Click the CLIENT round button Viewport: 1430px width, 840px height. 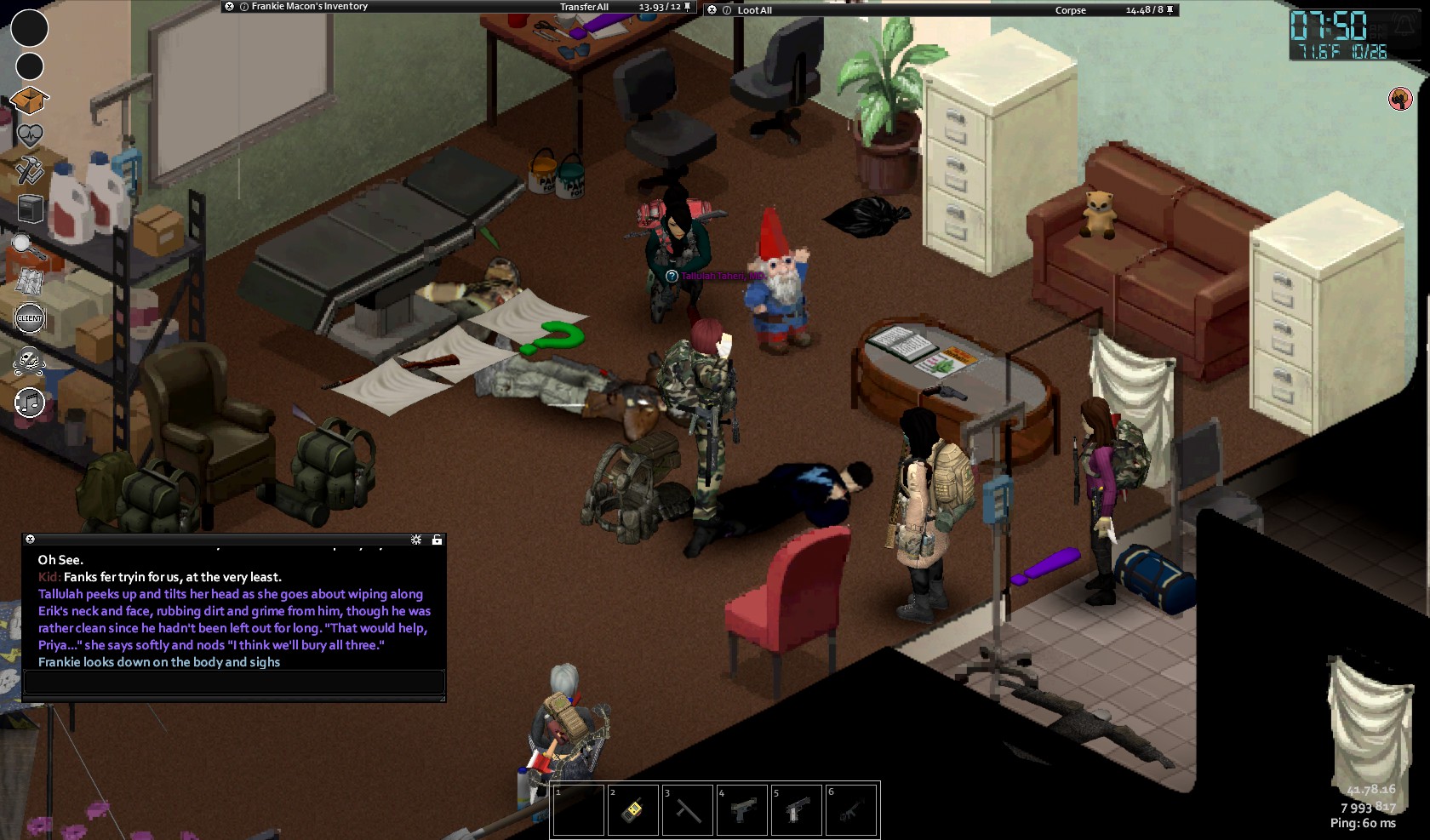(x=30, y=318)
